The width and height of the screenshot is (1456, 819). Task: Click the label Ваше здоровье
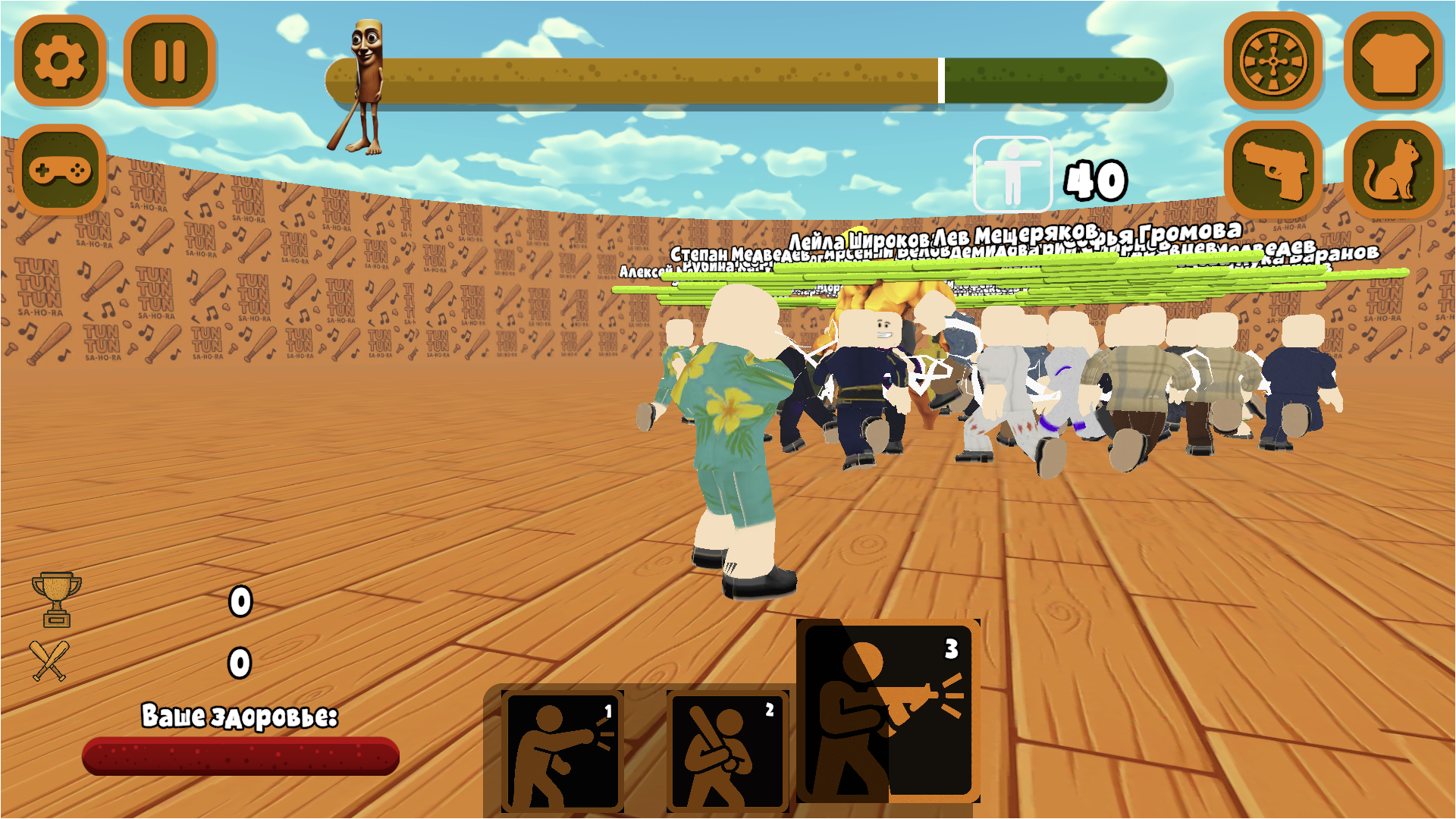241,714
